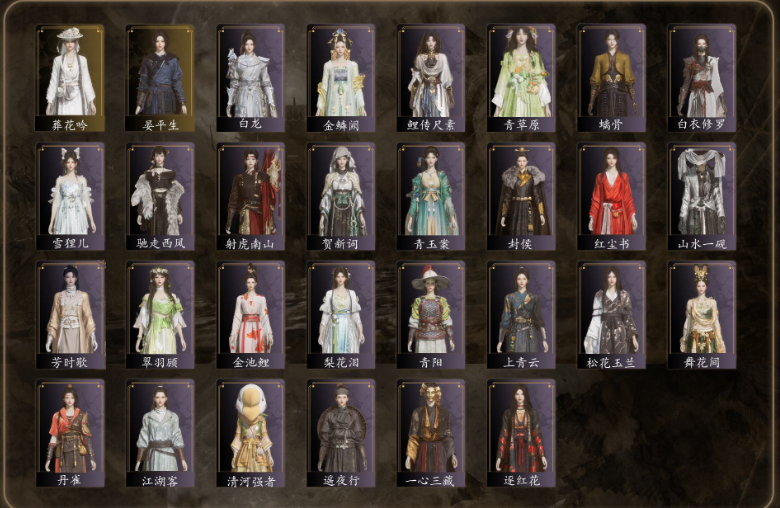Click the red 红尘书 outfit card

612,196
